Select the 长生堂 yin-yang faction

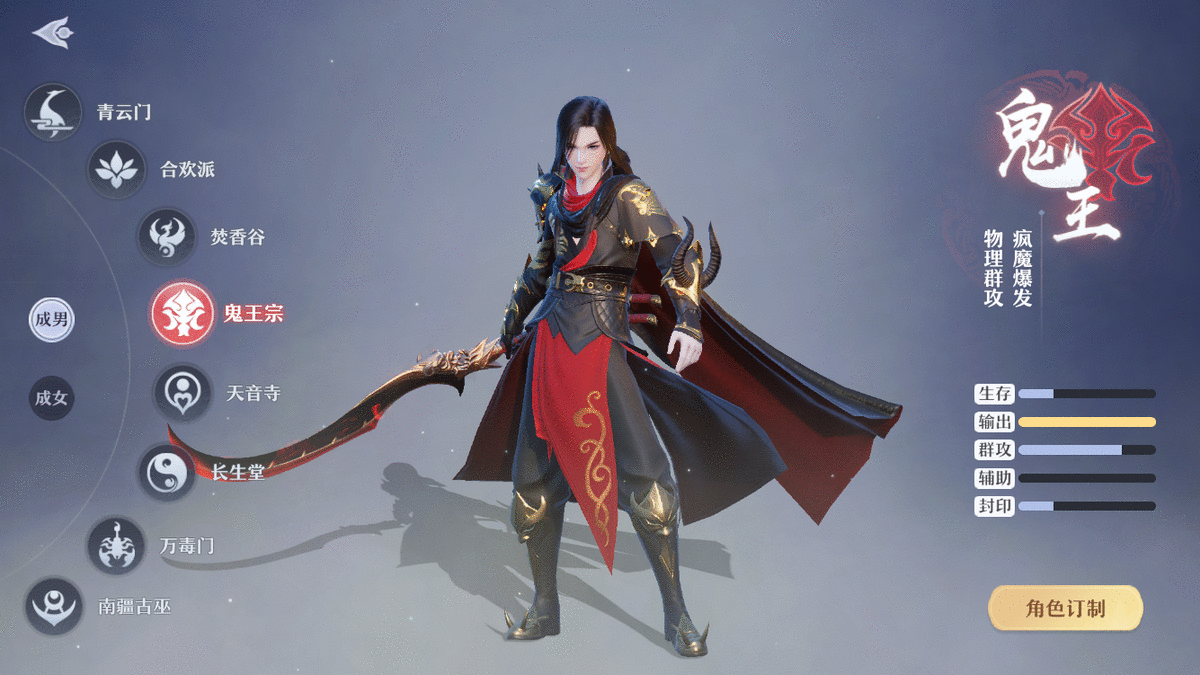[166, 472]
